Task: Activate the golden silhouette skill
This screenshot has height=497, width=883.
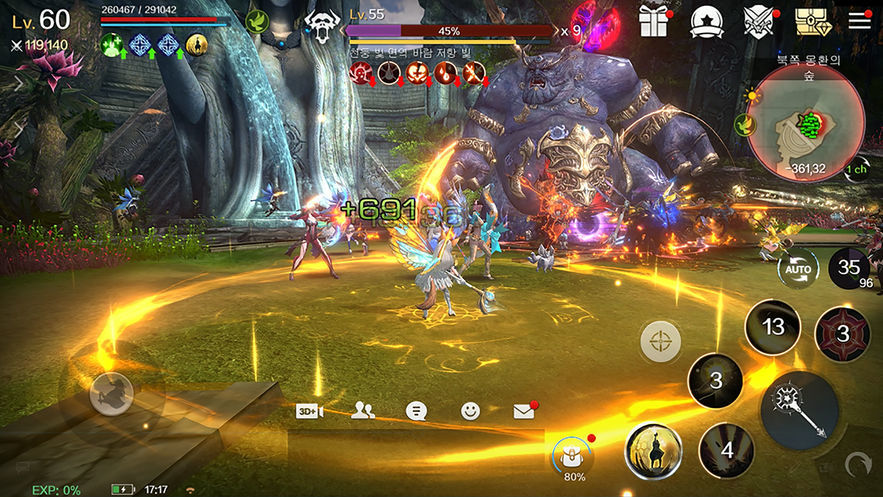Action: pos(653,450)
